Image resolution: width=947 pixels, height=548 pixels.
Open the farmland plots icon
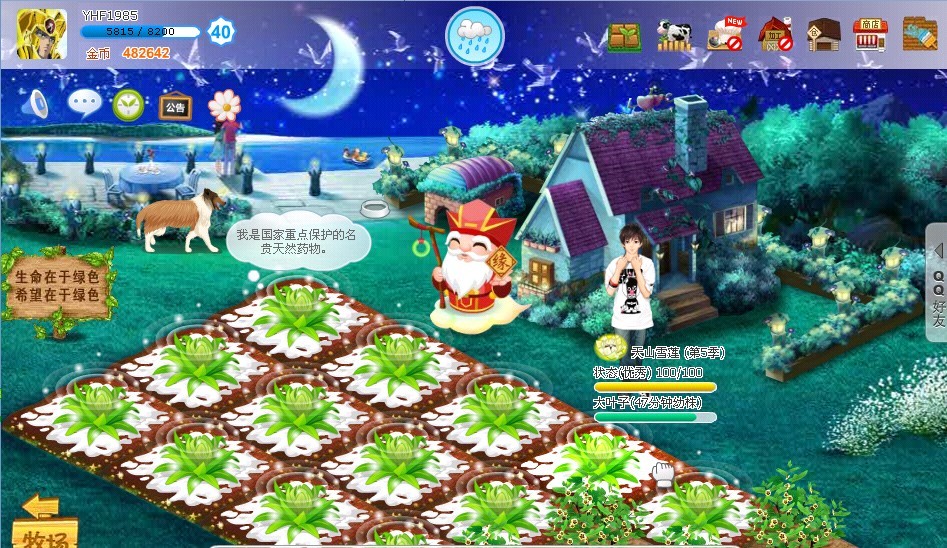click(625, 36)
